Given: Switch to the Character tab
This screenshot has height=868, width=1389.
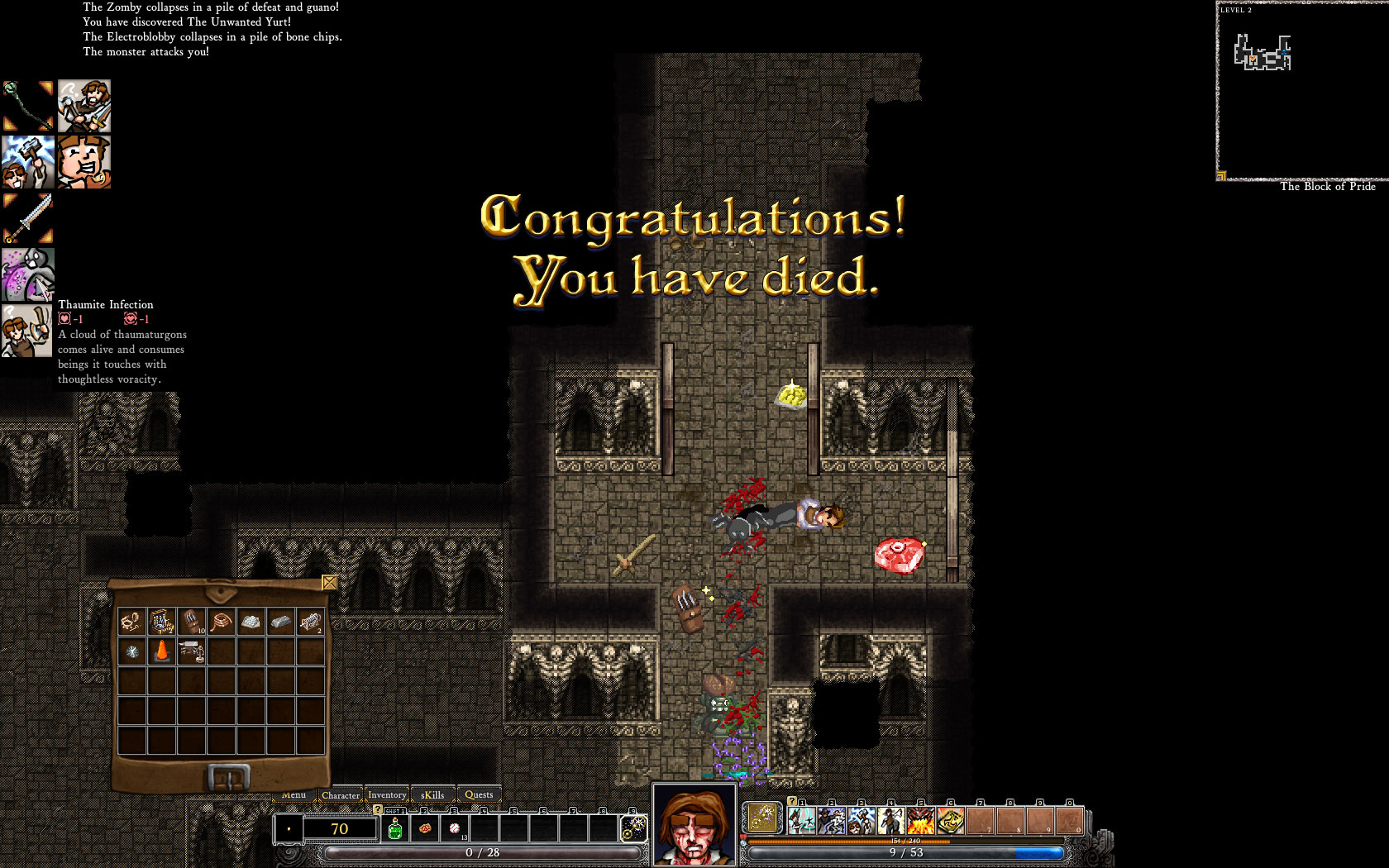Looking at the screenshot, I should (341, 795).
